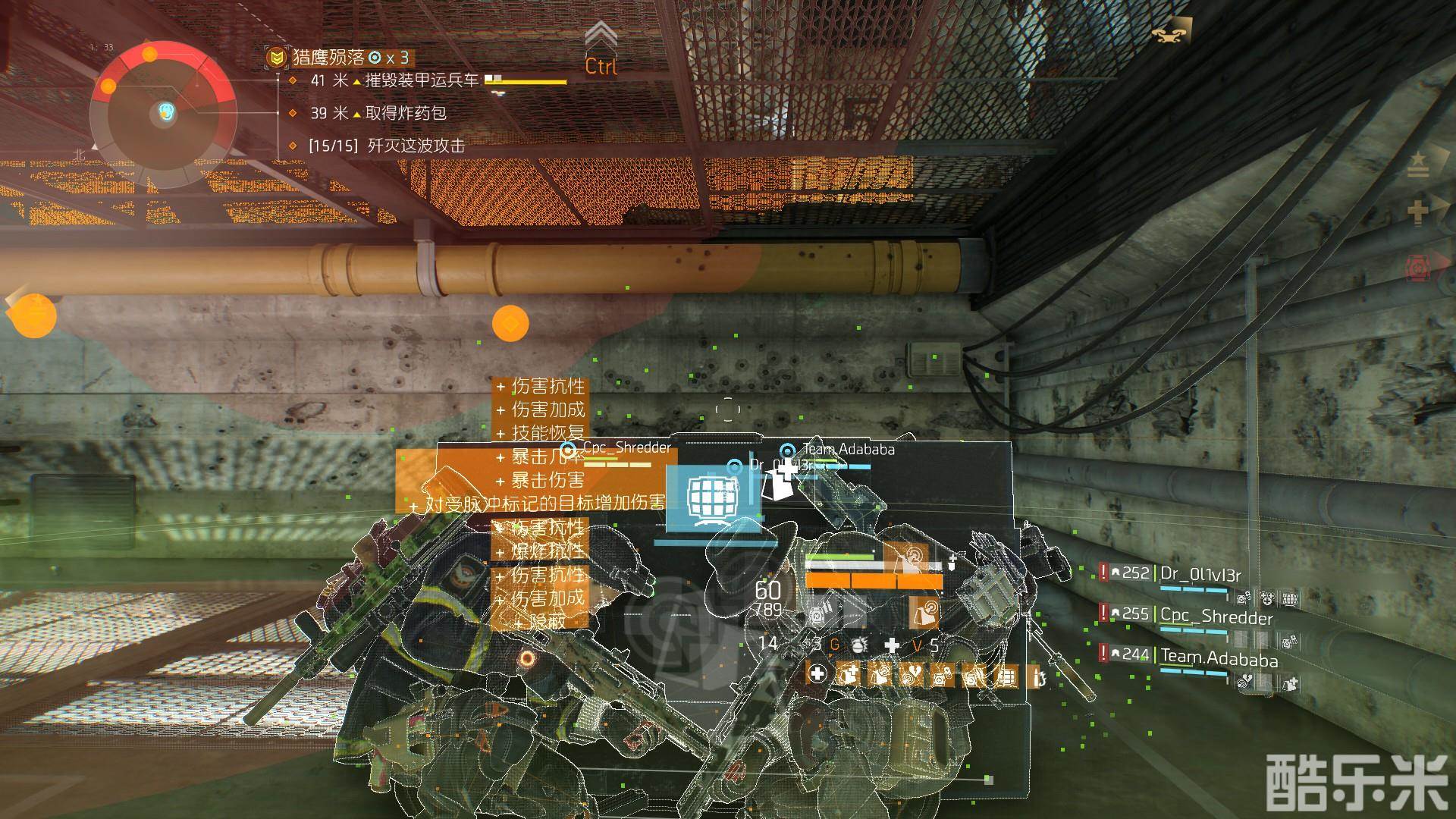This screenshot has width=1456, height=819.
Task: Select Cpc_Shredder in the group list
Action: [x=1216, y=617]
